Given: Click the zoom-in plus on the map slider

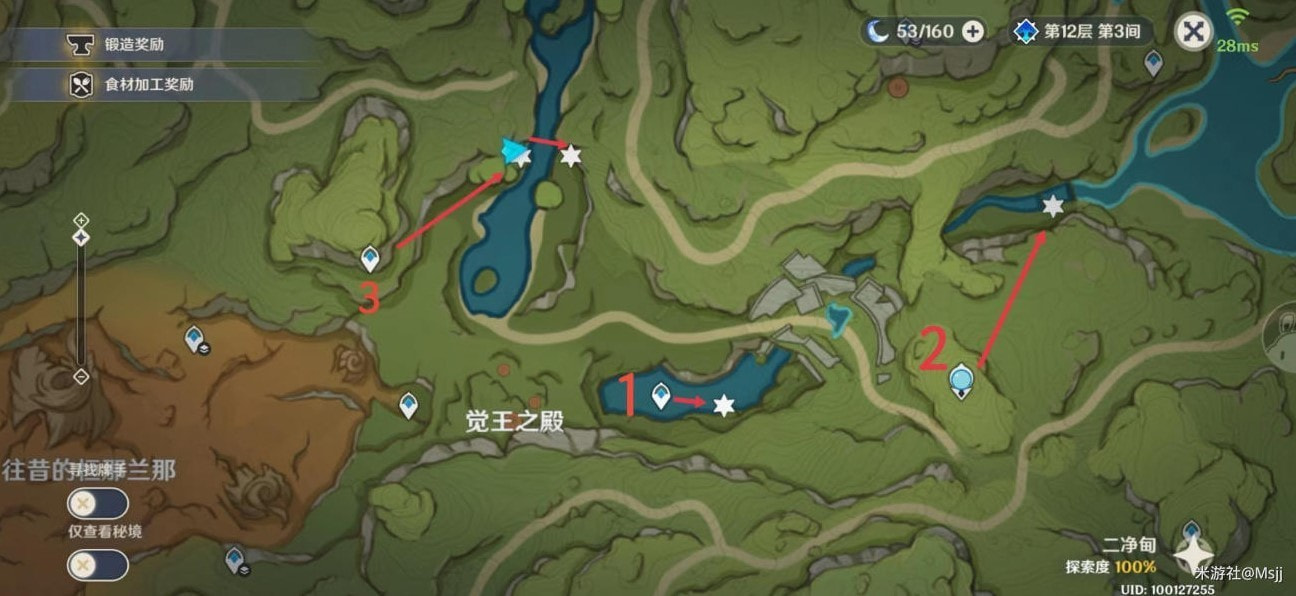Looking at the screenshot, I should (x=81, y=220).
